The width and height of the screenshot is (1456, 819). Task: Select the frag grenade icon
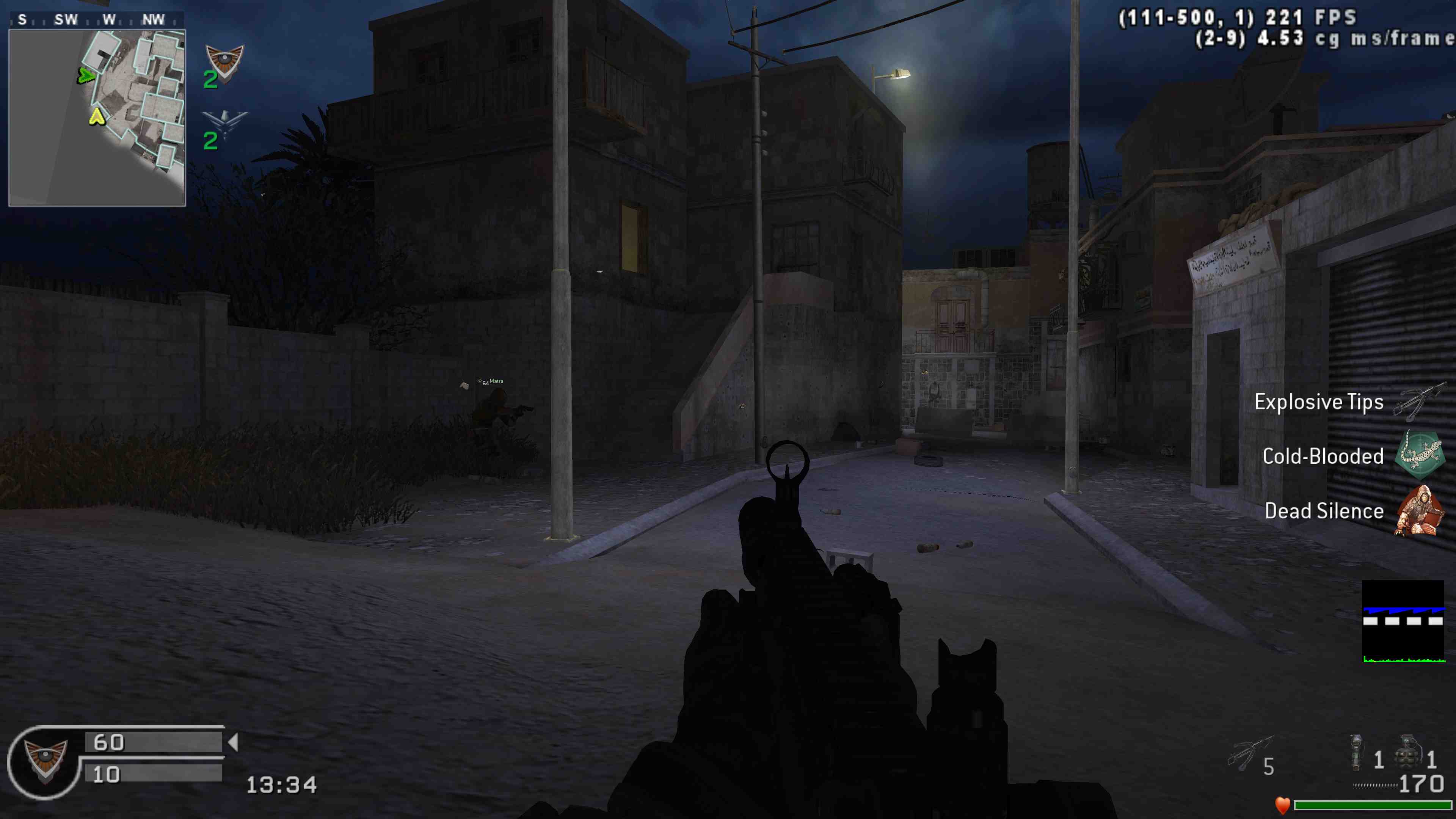tap(1407, 752)
